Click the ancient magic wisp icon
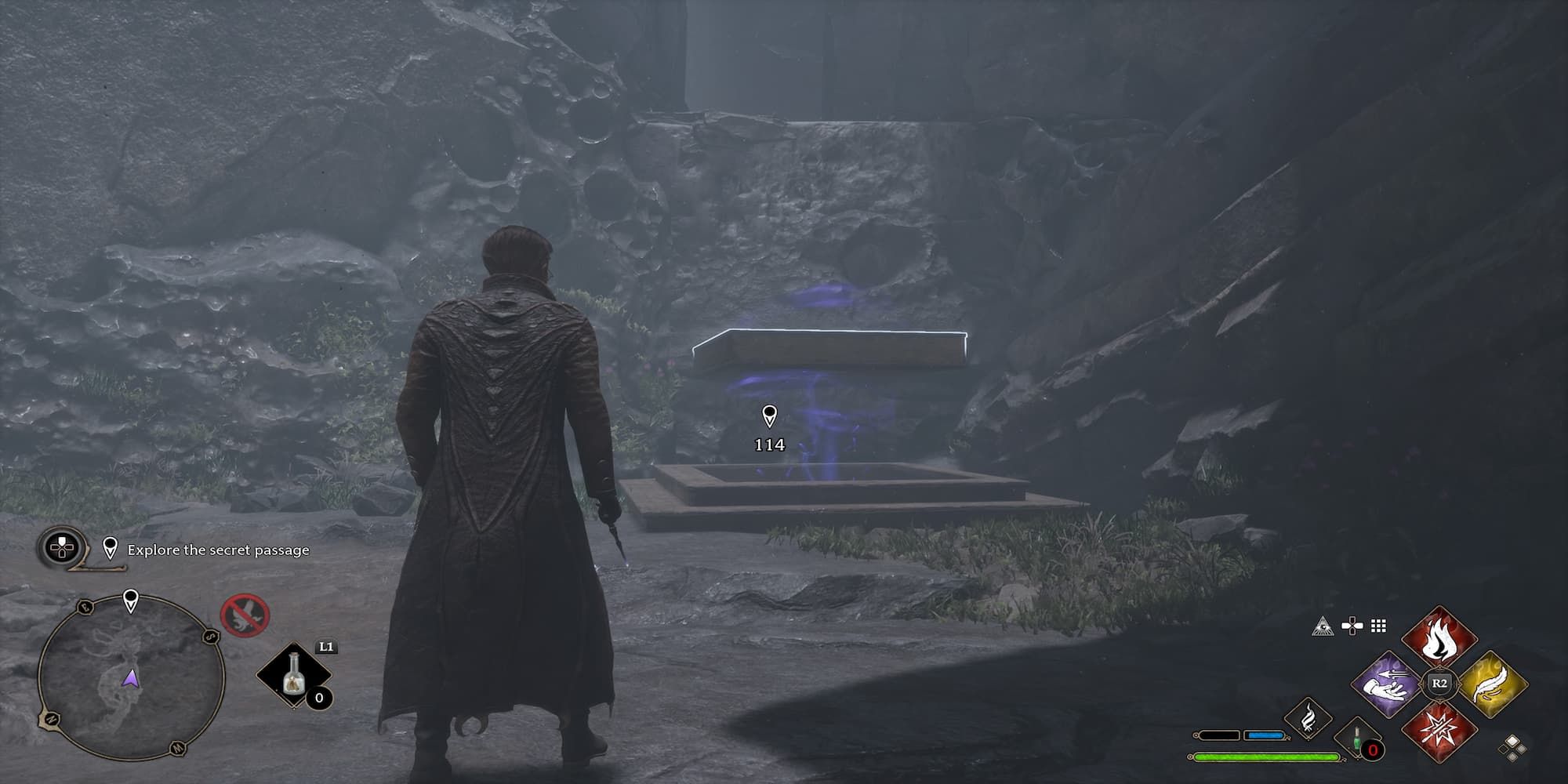Screen dimensions: 1568x784 pyautogui.click(x=1308, y=719)
